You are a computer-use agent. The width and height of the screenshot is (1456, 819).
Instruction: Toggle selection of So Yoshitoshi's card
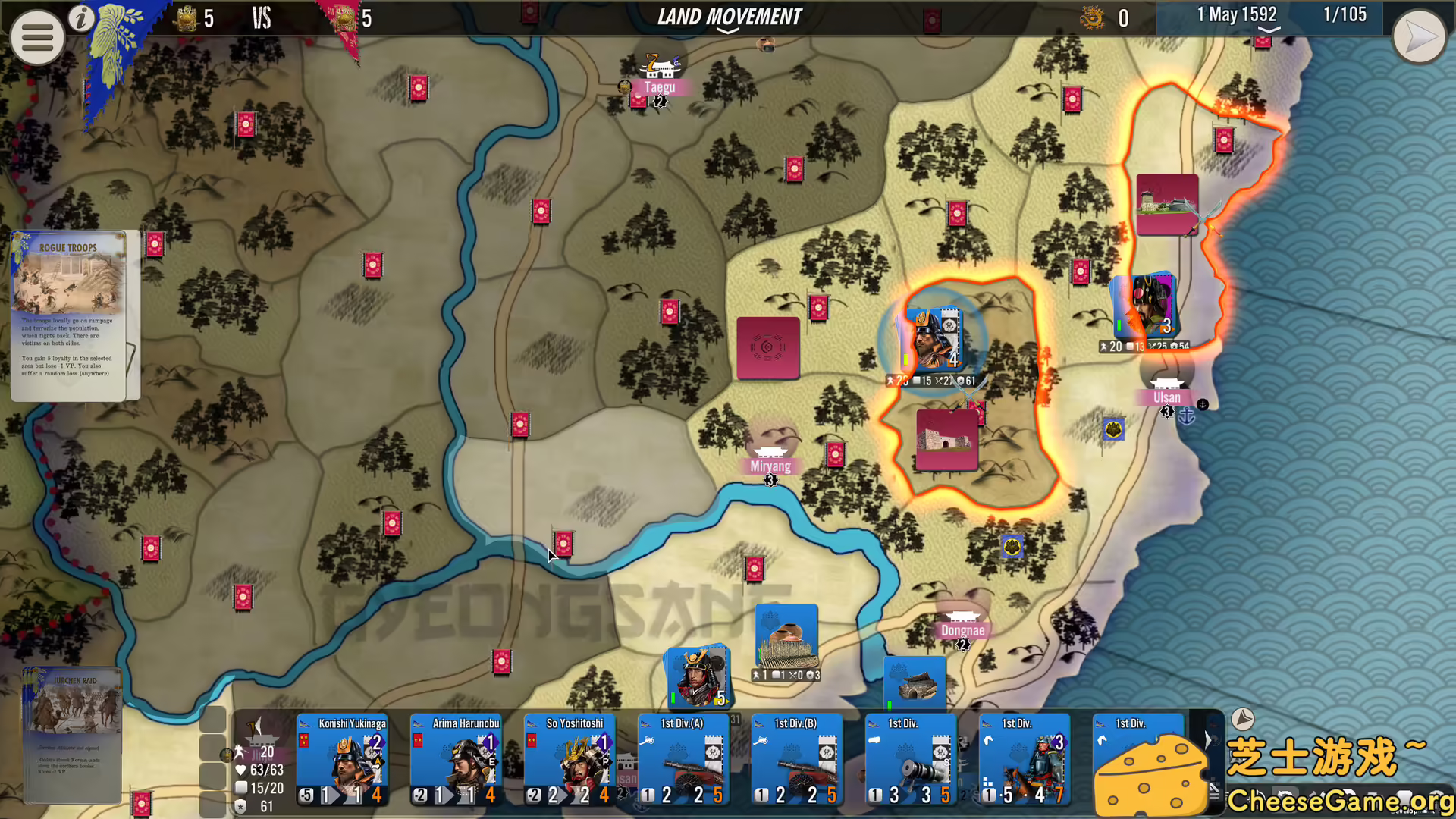(x=569, y=761)
